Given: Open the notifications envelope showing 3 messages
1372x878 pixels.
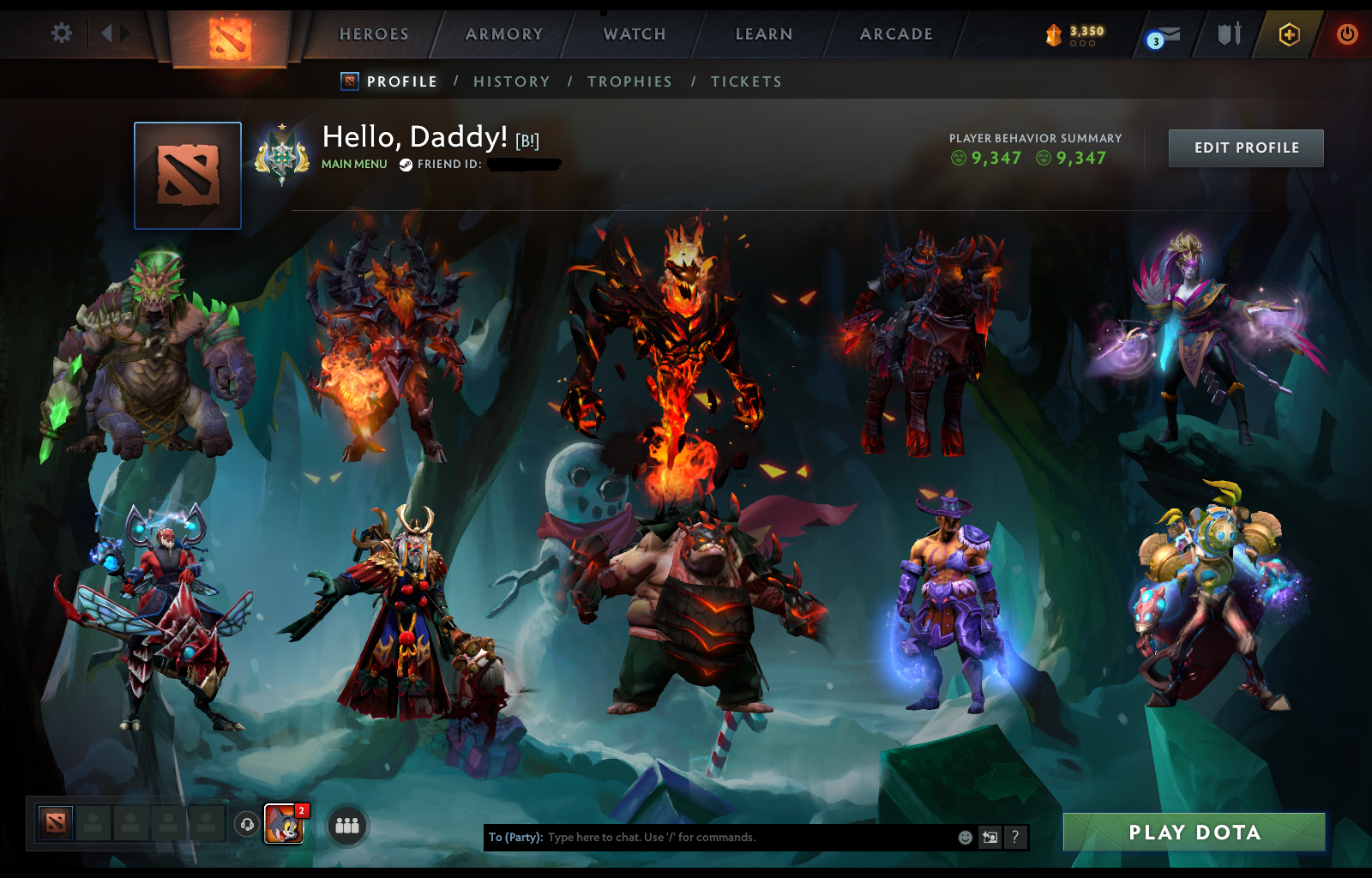Looking at the screenshot, I should 1168,34.
